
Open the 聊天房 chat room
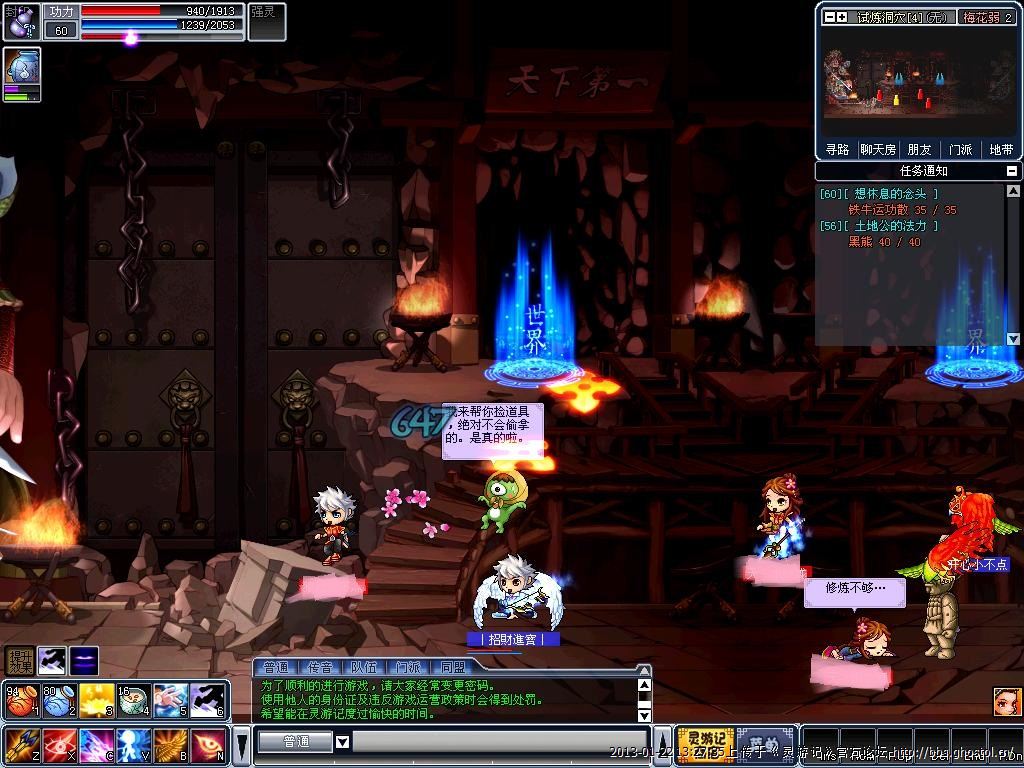click(878, 149)
